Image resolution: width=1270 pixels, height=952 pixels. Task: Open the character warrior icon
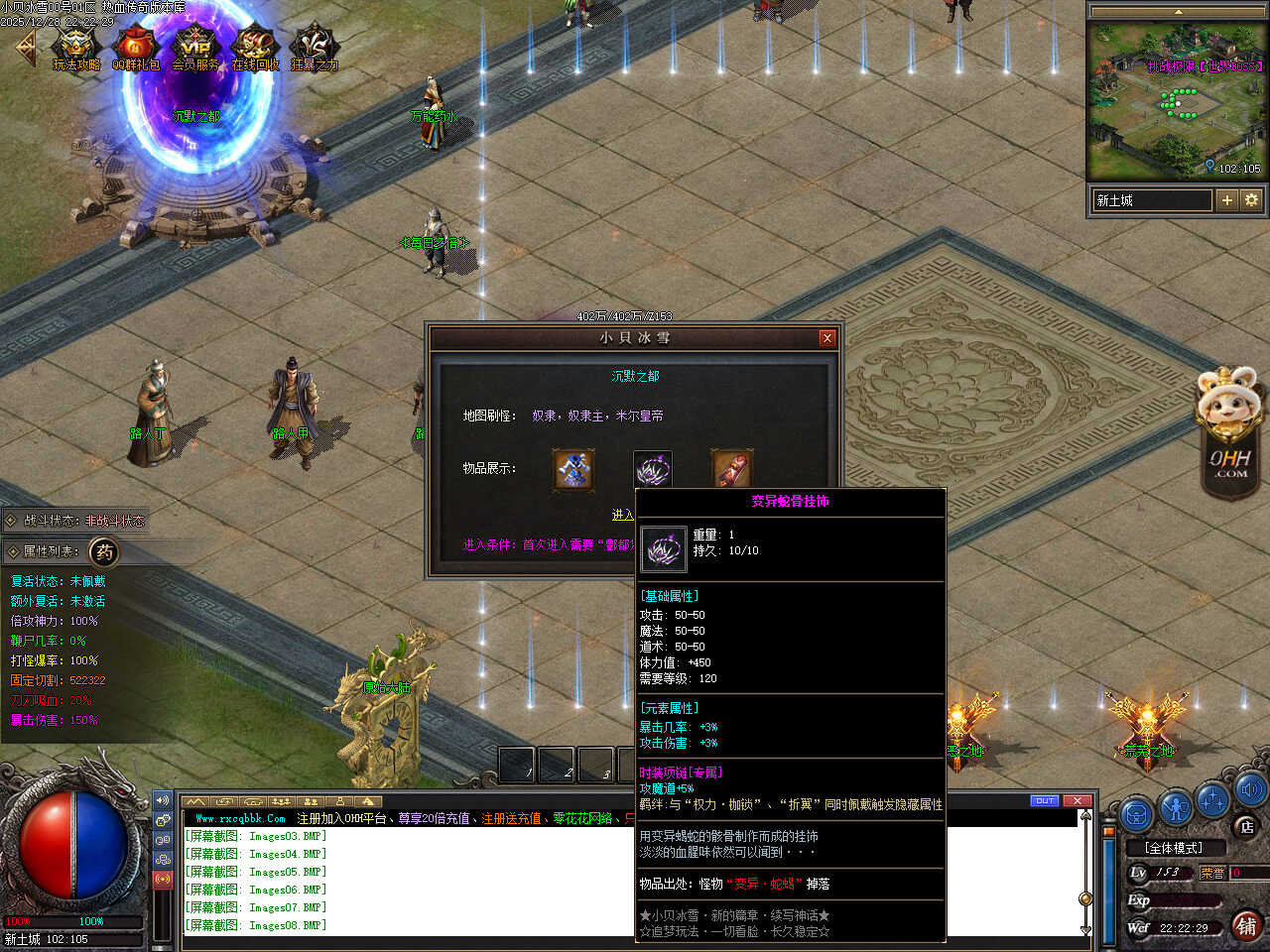1176,808
